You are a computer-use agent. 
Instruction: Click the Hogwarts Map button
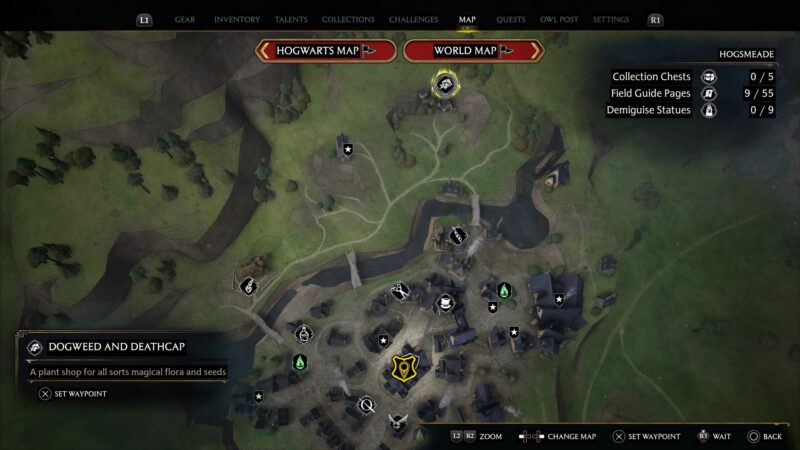[325, 50]
